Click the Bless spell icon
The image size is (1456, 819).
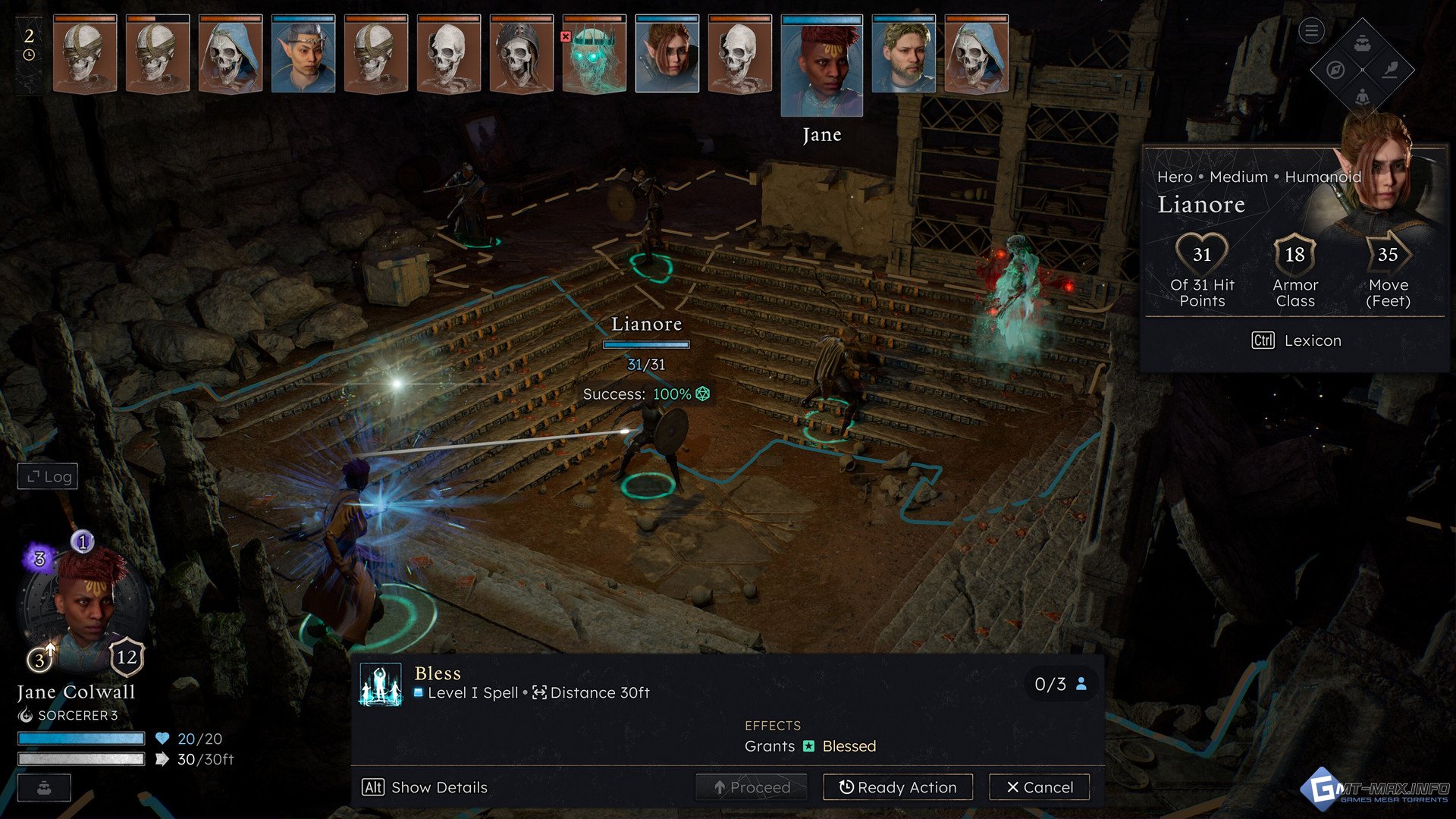click(x=381, y=684)
